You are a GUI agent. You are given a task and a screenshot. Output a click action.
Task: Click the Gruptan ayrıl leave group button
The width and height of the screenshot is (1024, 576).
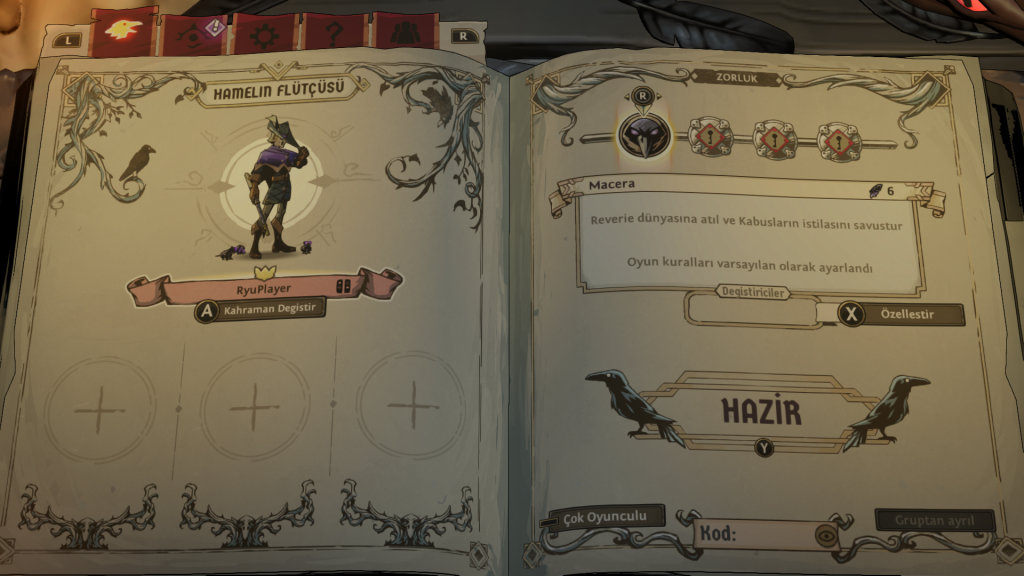point(934,520)
